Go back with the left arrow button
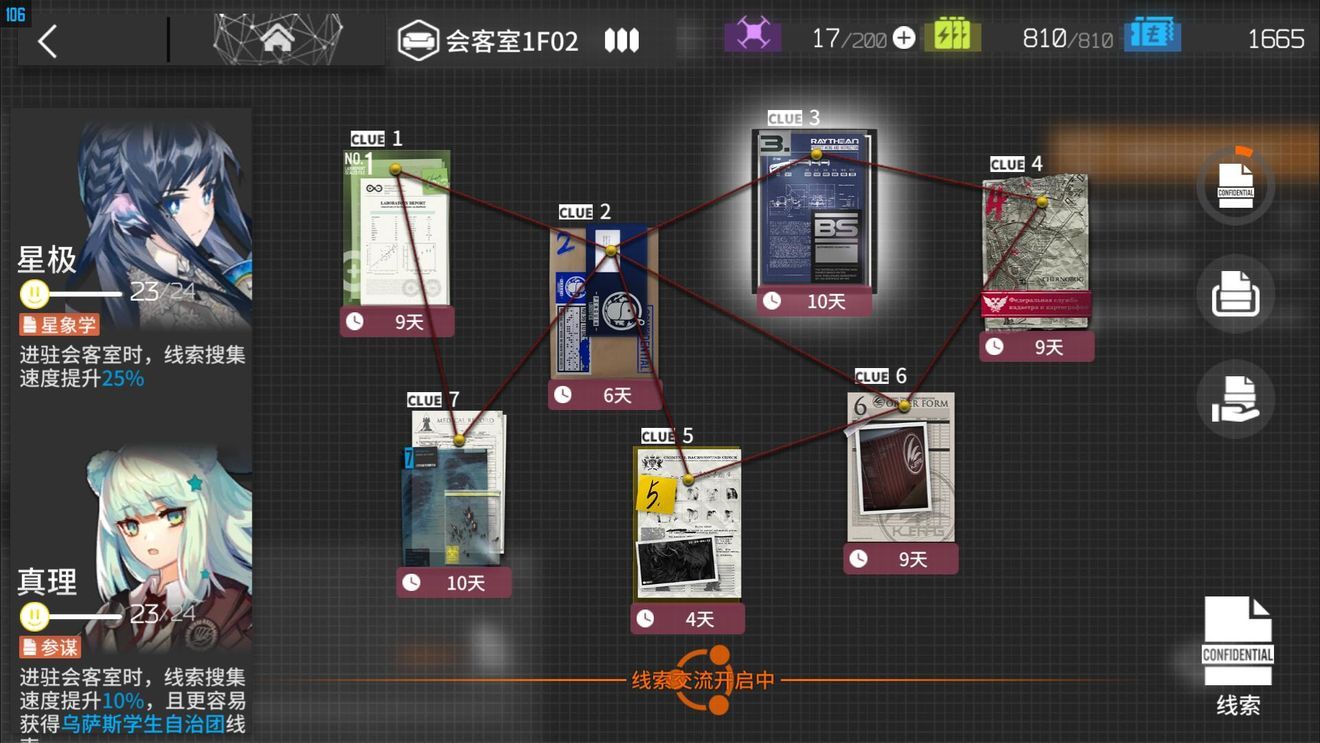Screen dimensions: 1320x743 [47, 41]
